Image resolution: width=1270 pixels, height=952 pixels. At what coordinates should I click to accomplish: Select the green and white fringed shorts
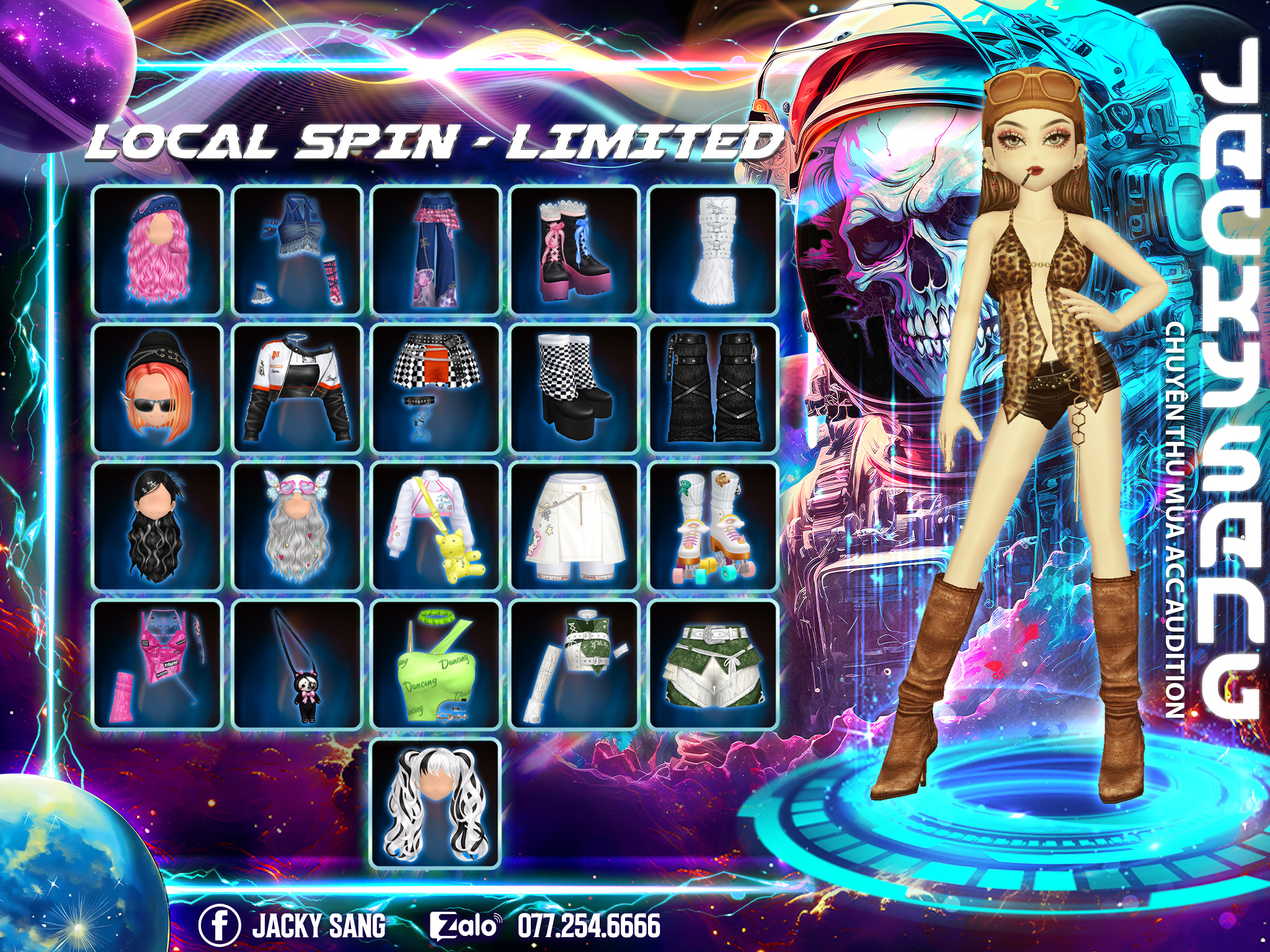coord(714,664)
